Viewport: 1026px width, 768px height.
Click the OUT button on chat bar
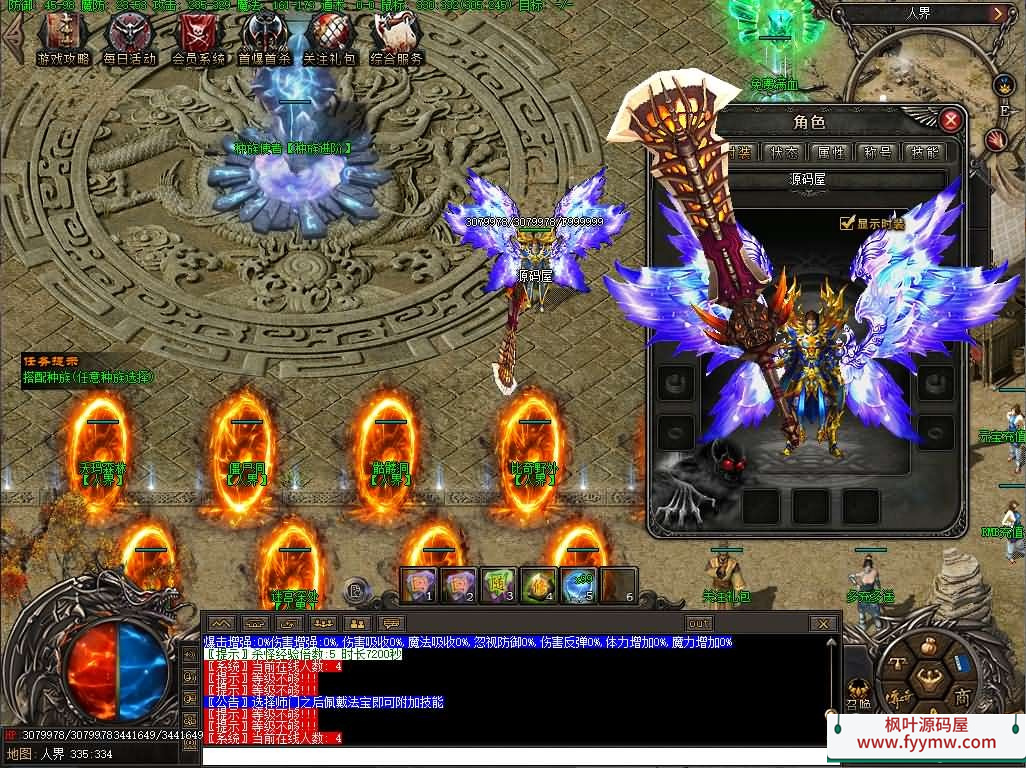tap(699, 623)
